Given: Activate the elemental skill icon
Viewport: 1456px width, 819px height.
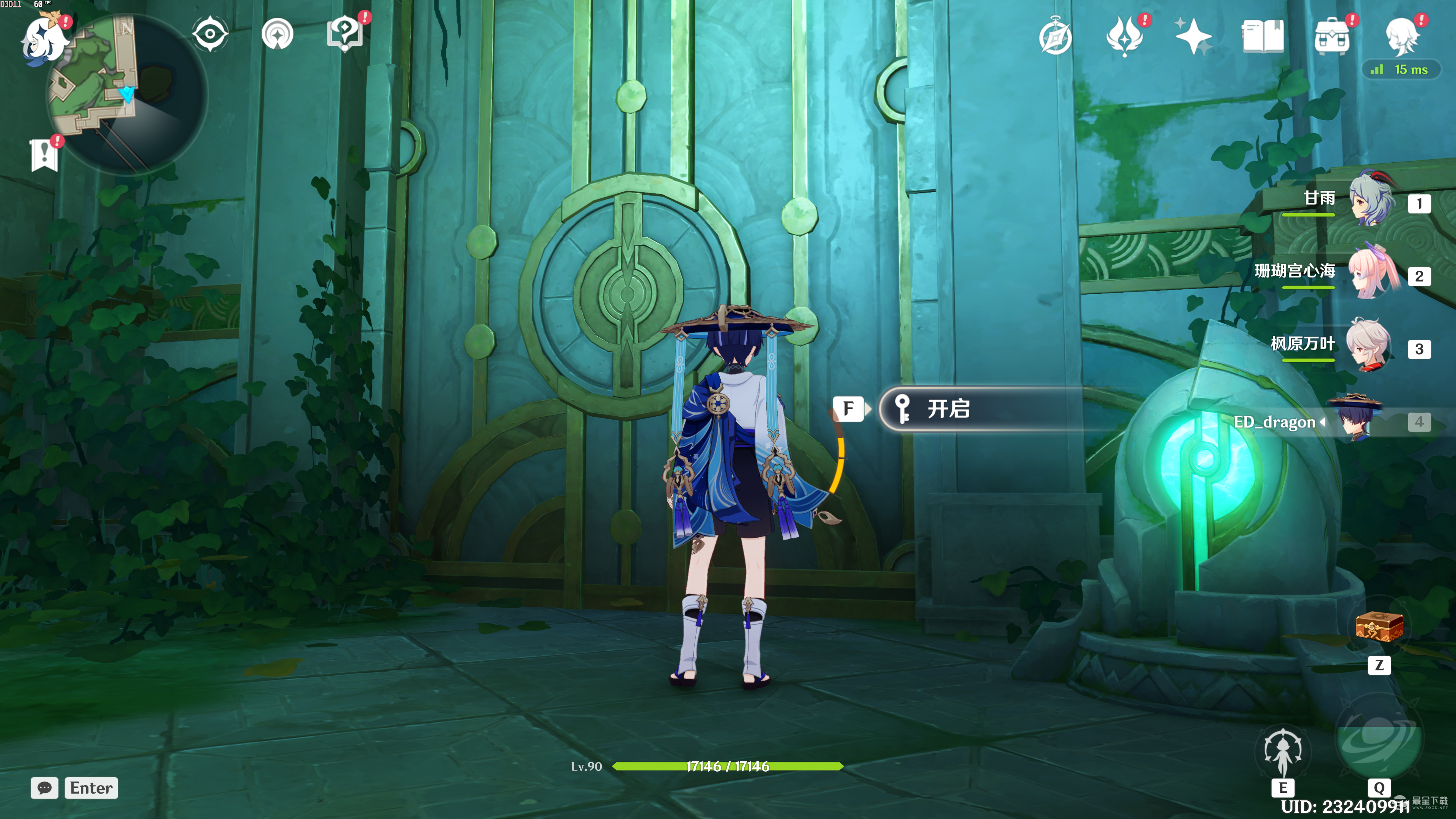Looking at the screenshot, I should (x=1282, y=752).
